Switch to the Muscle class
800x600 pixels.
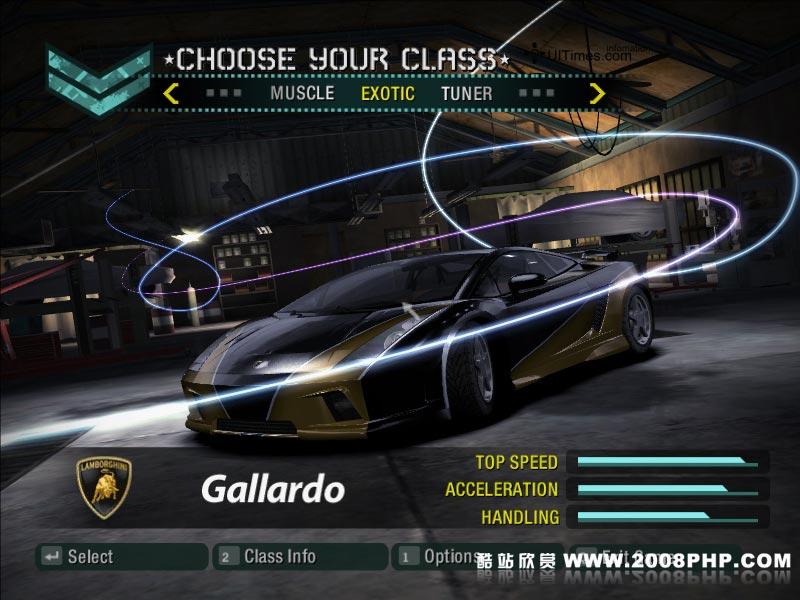302,93
